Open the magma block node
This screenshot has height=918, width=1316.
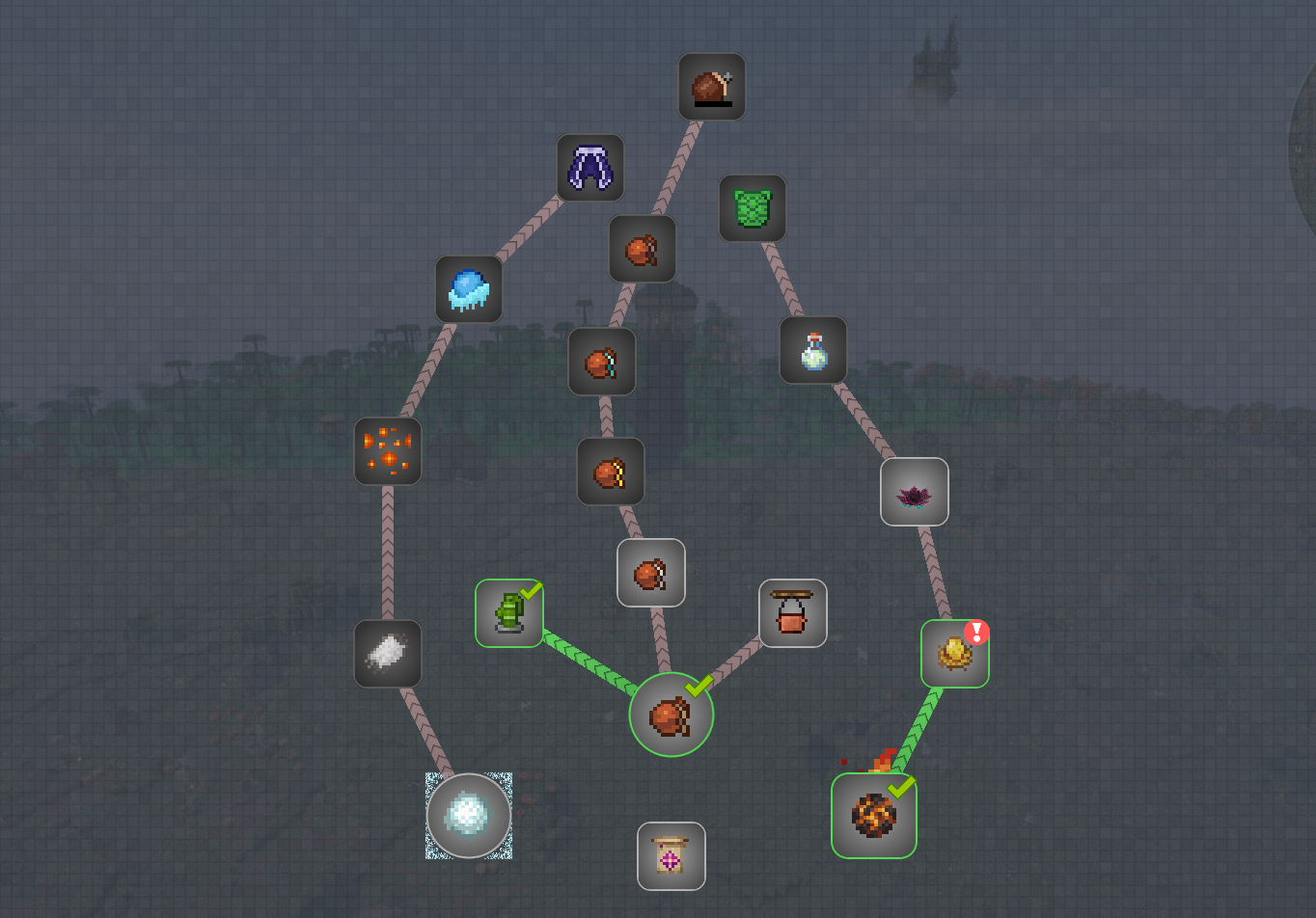[x=873, y=815]
